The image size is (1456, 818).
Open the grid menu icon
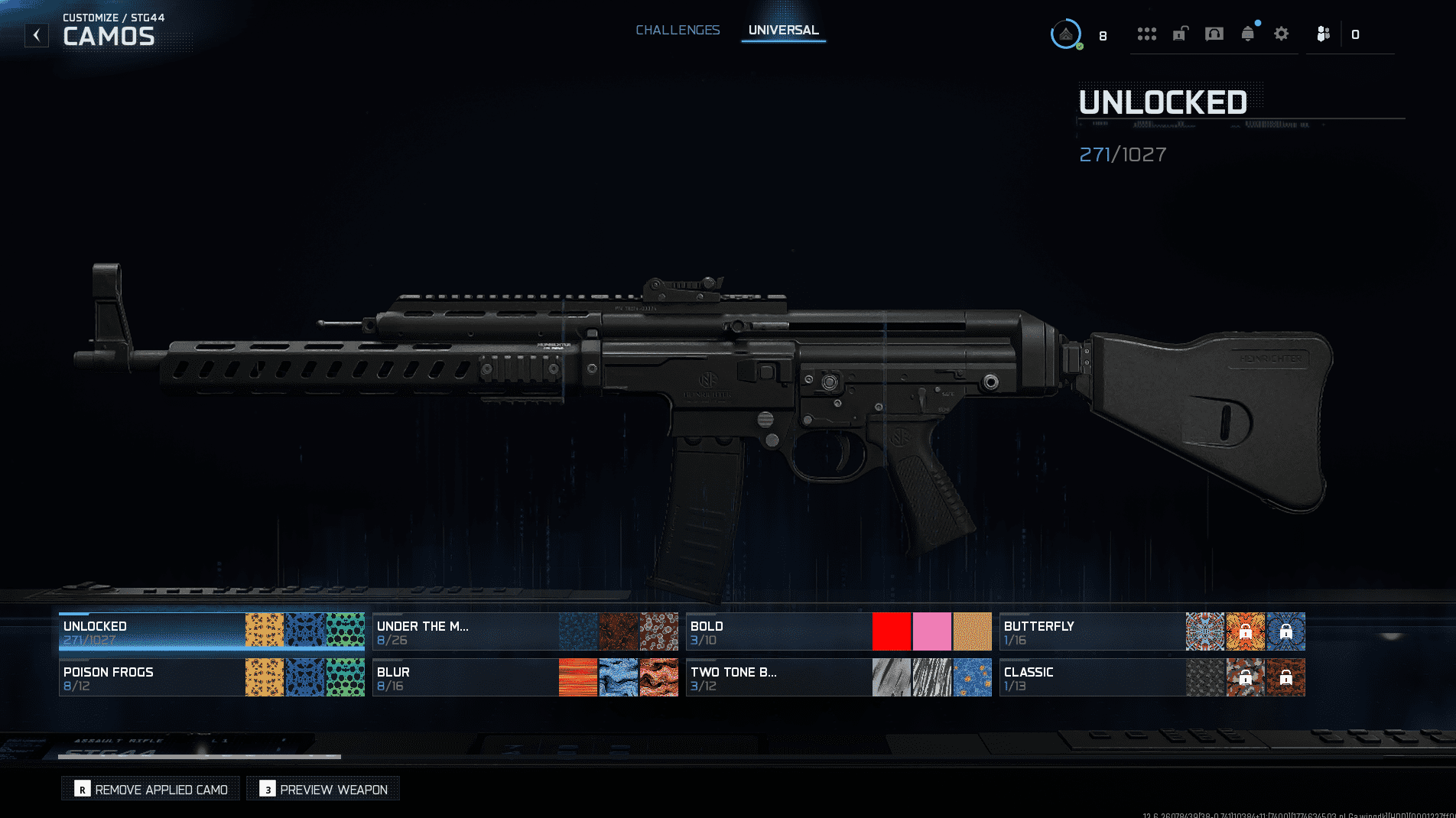coord(1146,34)
